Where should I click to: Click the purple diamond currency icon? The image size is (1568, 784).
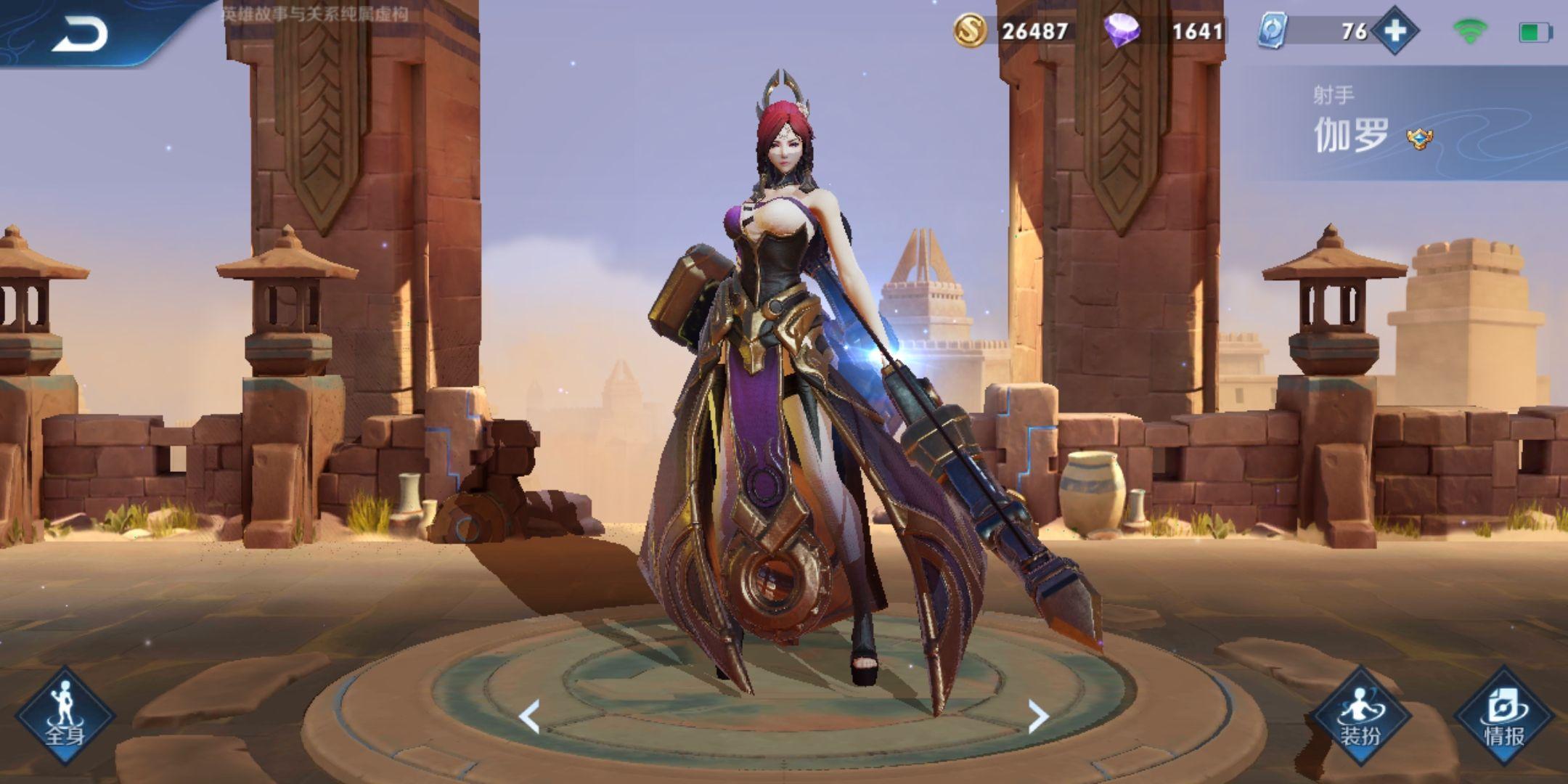(1121, 31)
